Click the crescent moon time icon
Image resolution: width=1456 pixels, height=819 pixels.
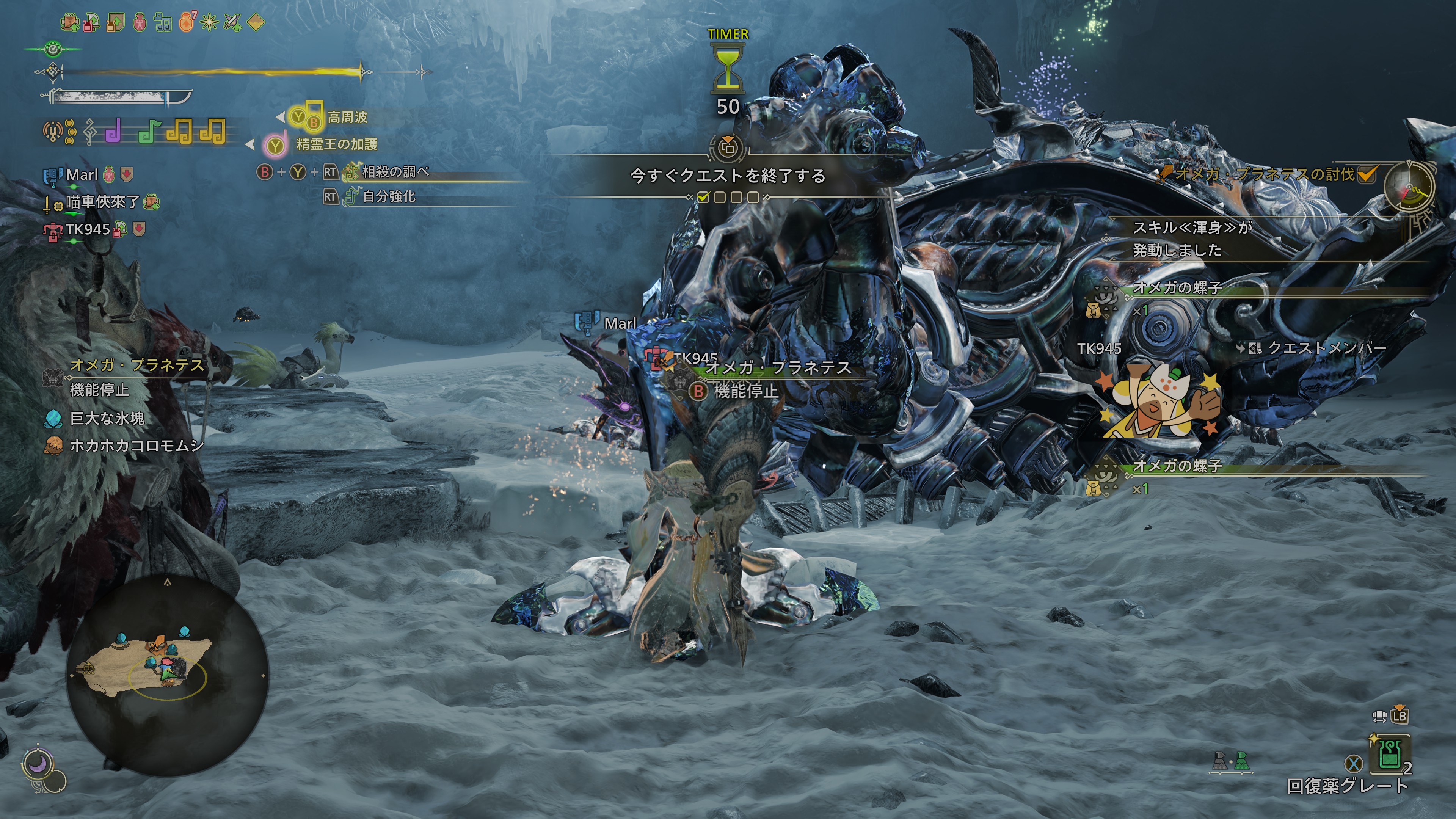click(38, 765)
